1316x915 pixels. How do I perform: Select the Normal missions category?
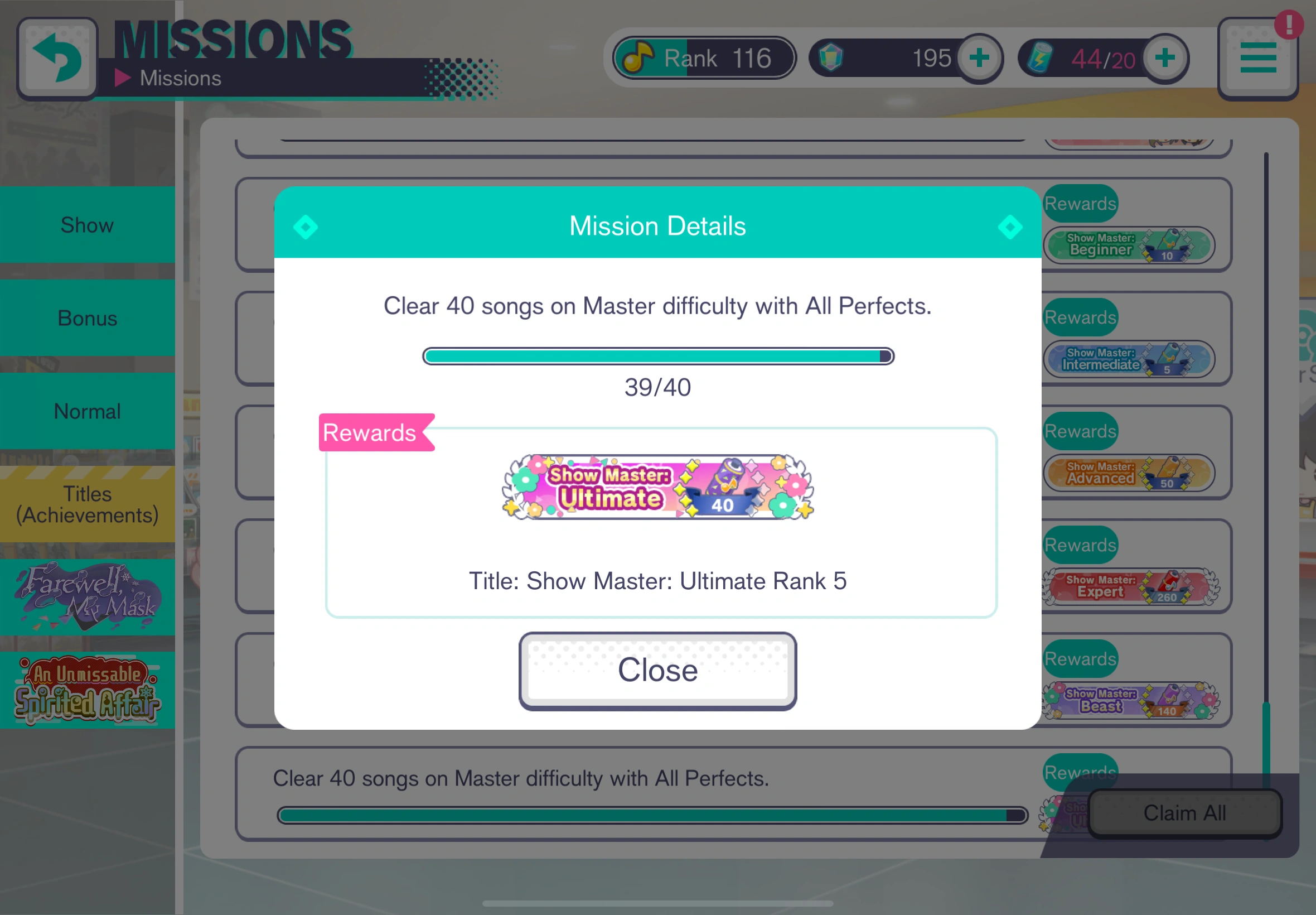click(87, 411)
